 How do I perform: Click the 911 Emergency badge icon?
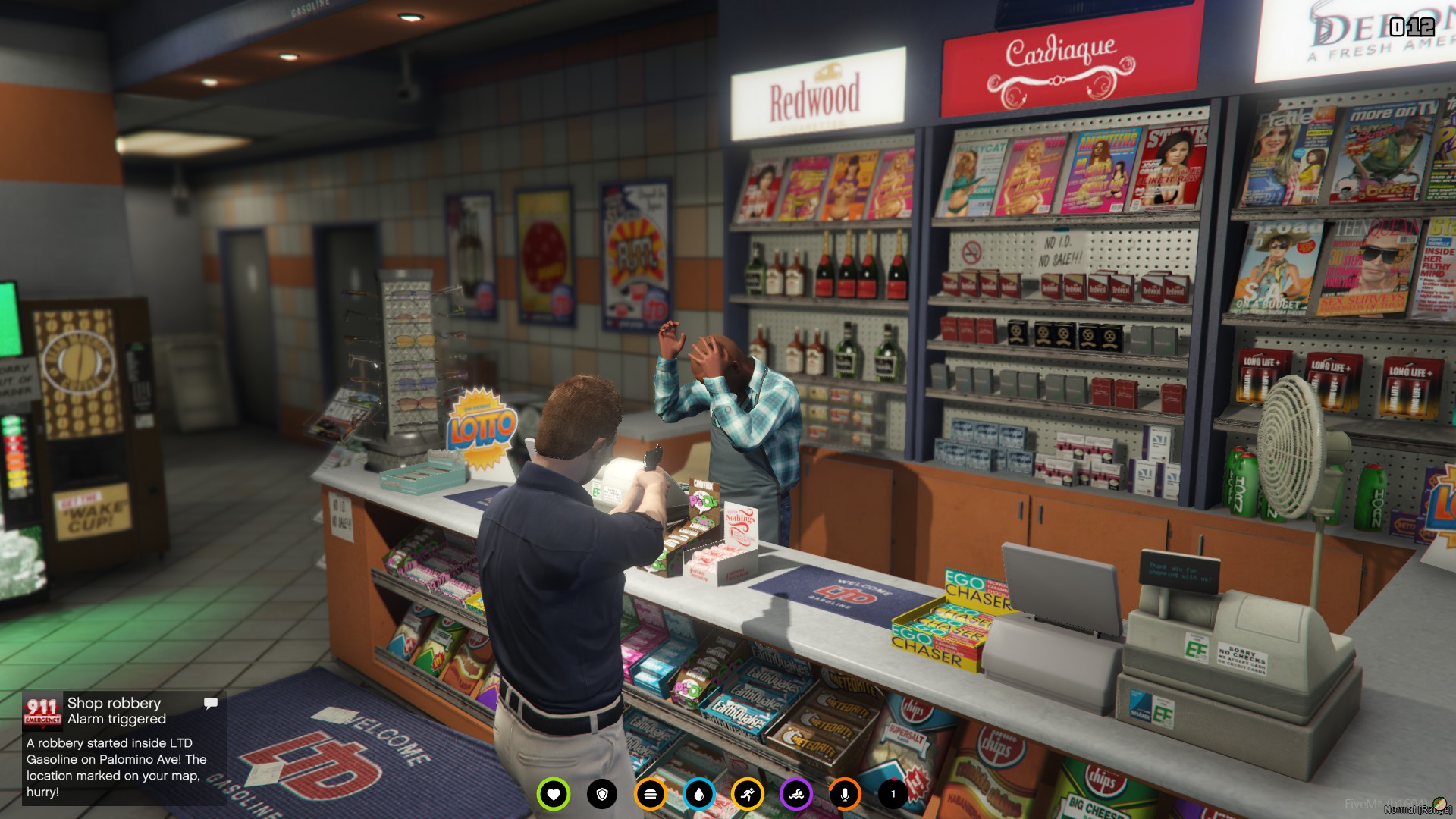click(x=42, y=711)
